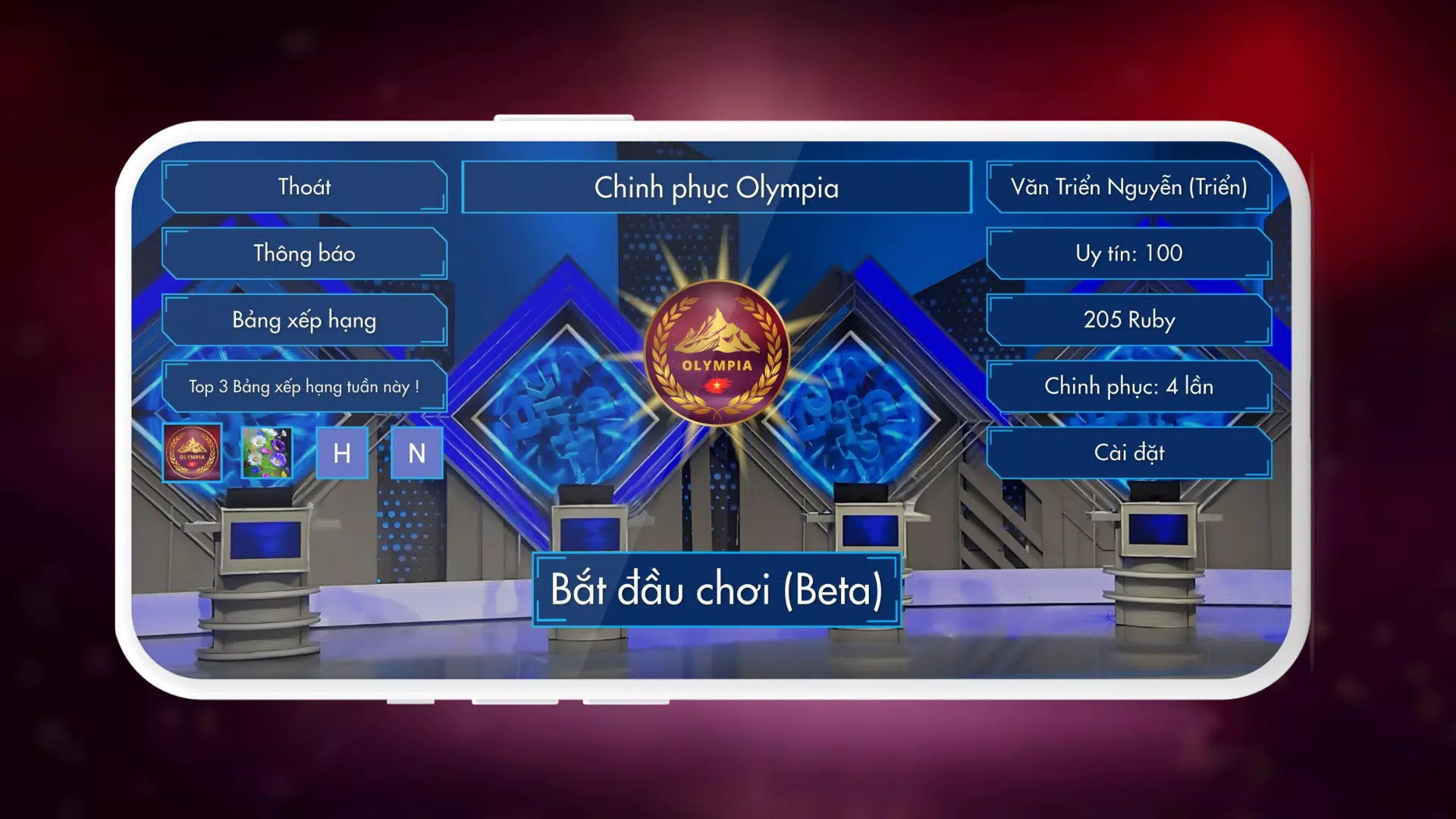Select the Chinh phục Olympia title bar
Image resolution: width=1456 pixels, height=819 pixels.
(x=716, y=187)
